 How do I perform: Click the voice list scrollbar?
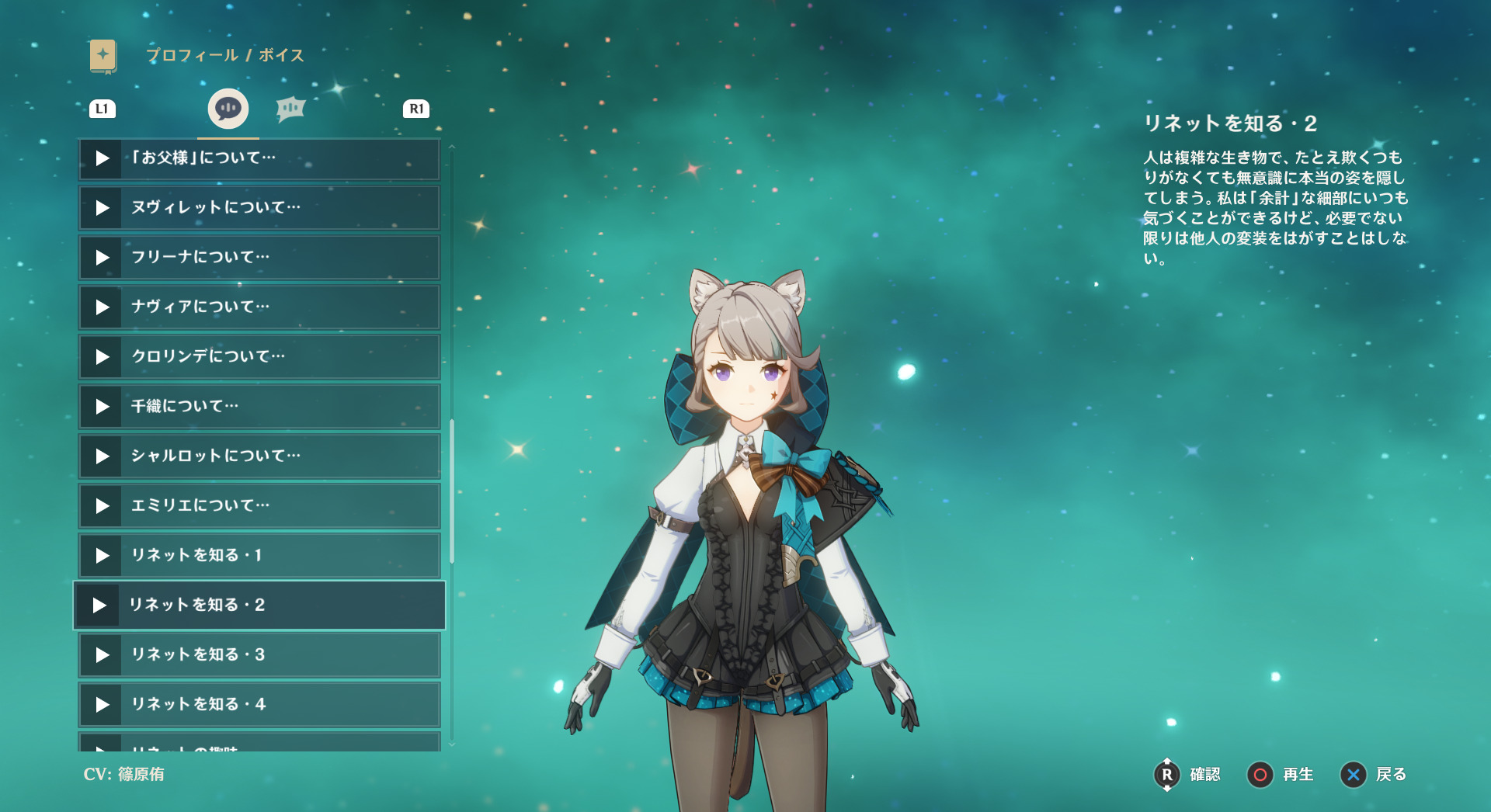tap(452, 491)
